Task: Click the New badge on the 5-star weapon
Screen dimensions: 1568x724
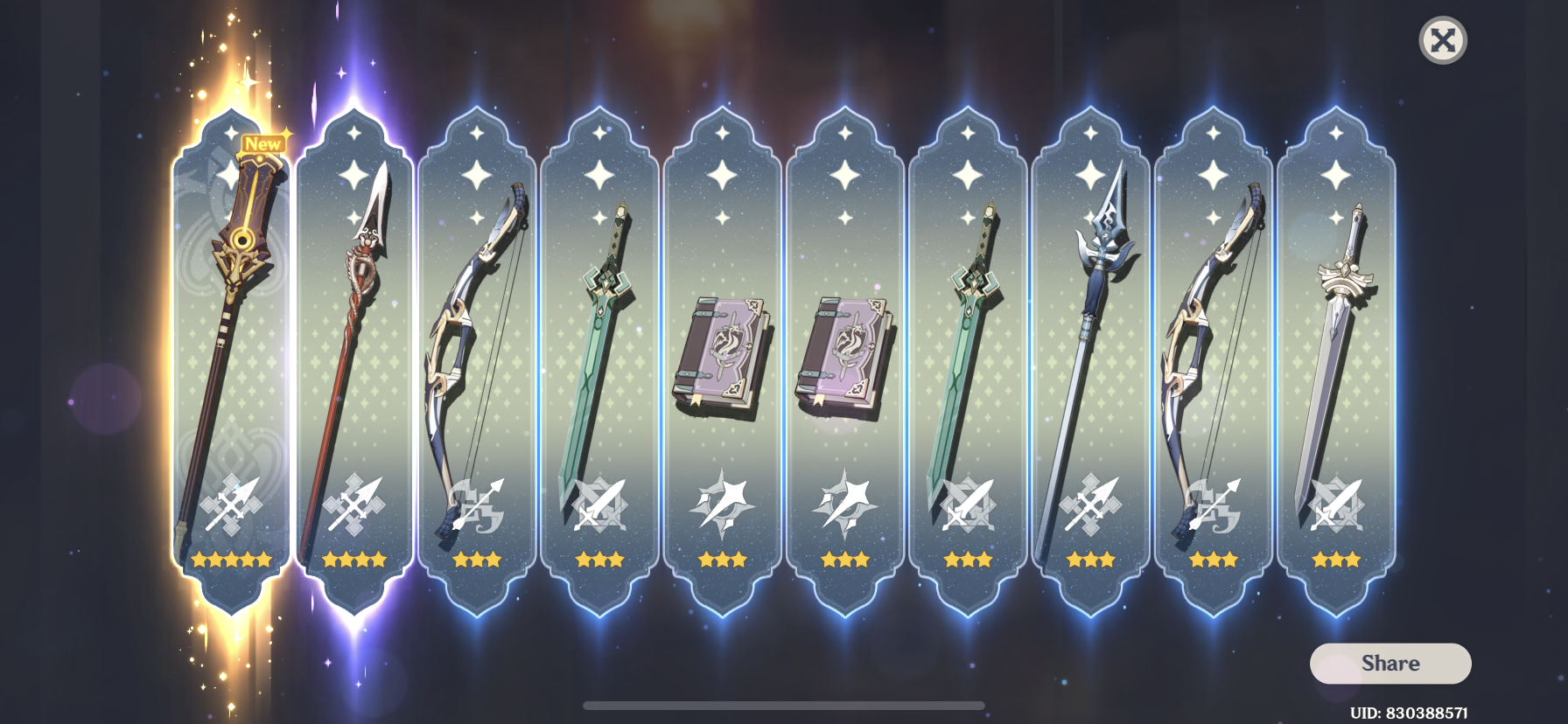Action: (262, 143)
